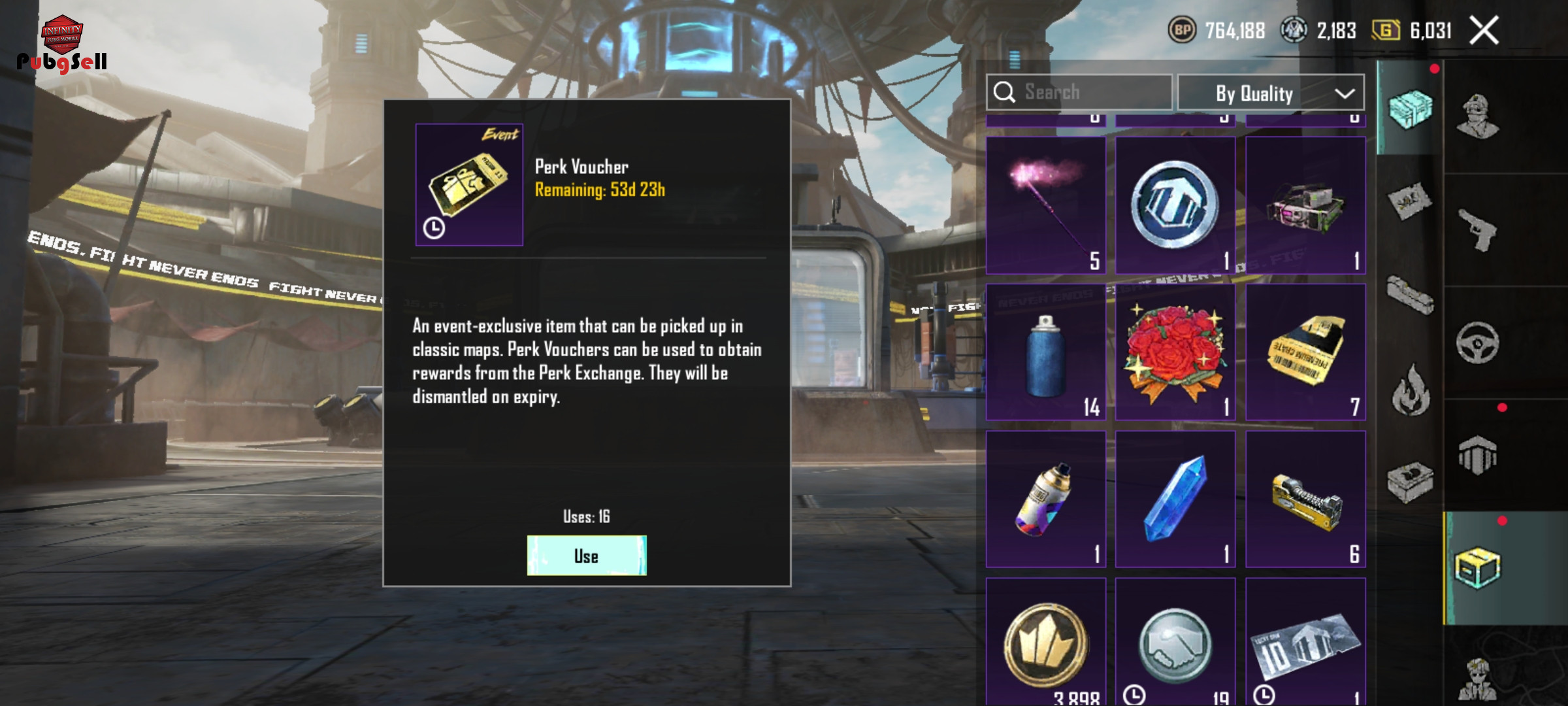Select the blue spray can item
Screen dimensions: 1568x706
click(x=1045, y=353)
